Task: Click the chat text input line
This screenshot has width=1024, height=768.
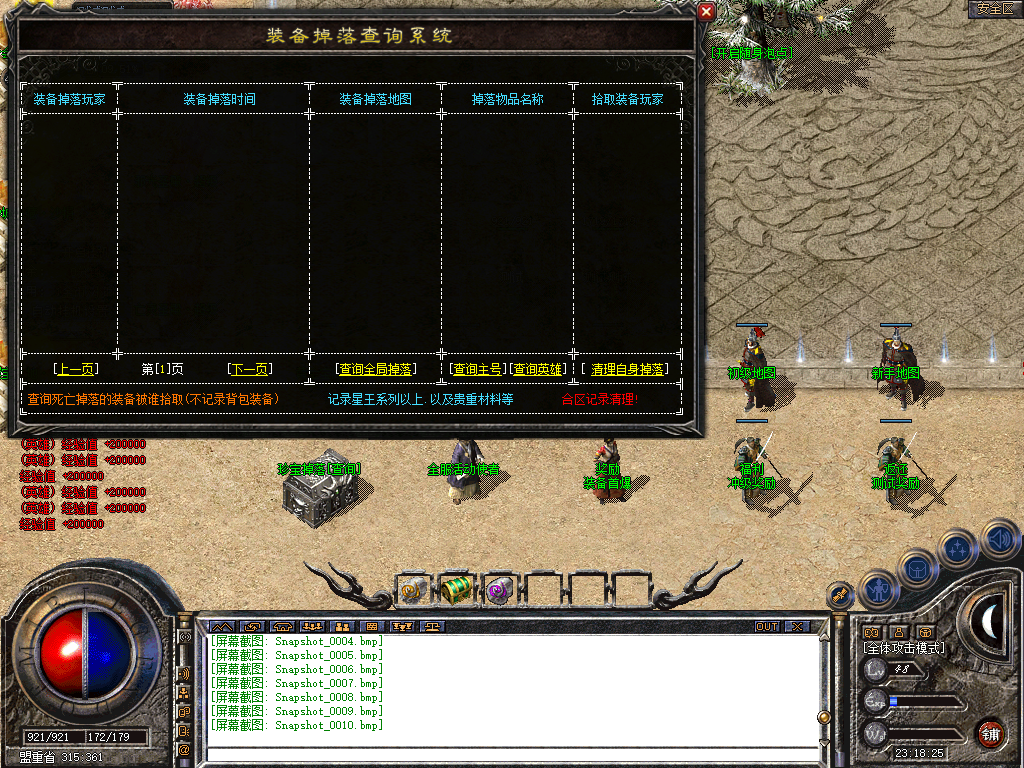Action: coord(510,754)
